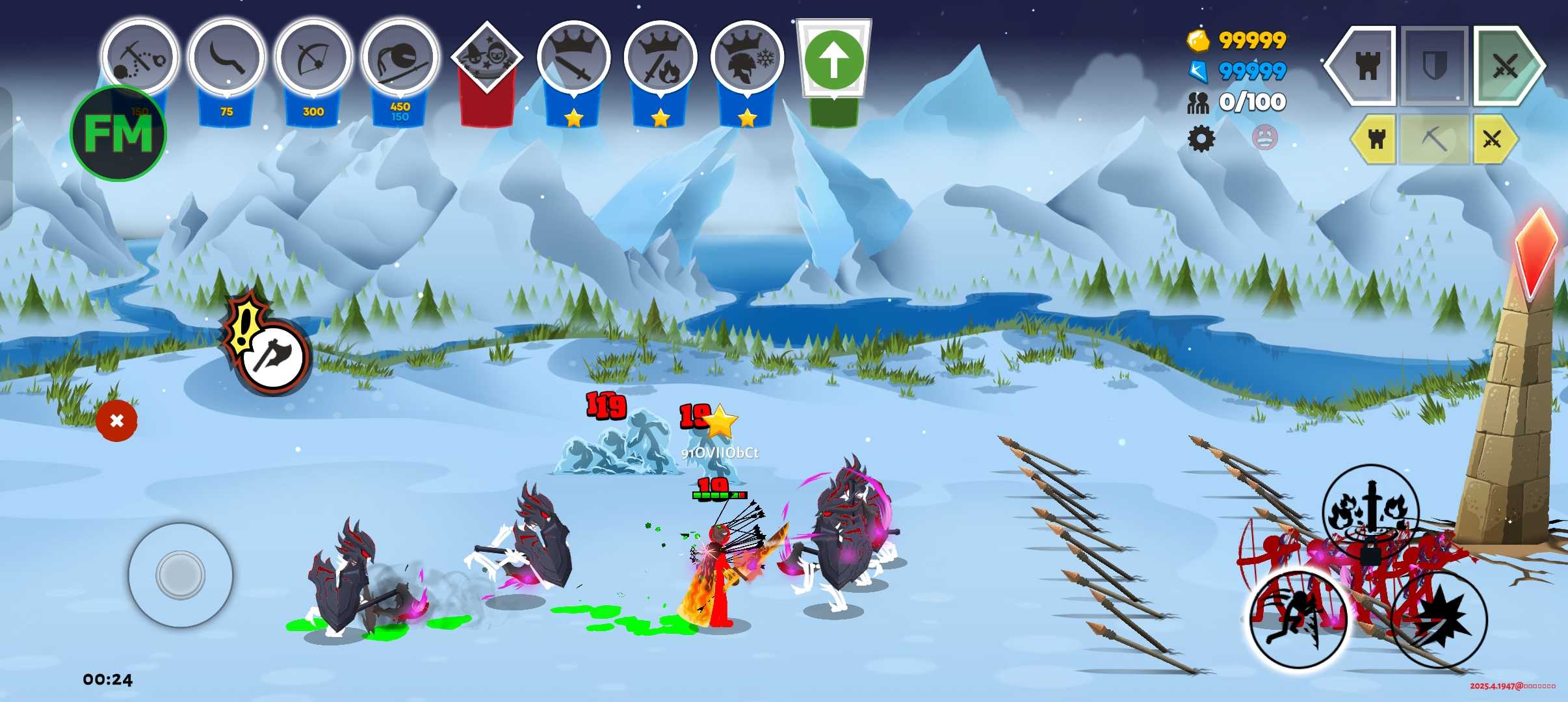This screenshot has width=1568, height=702.
Task: Select the crowned helmet snowflake hero banner
Action: coord(747,58)
